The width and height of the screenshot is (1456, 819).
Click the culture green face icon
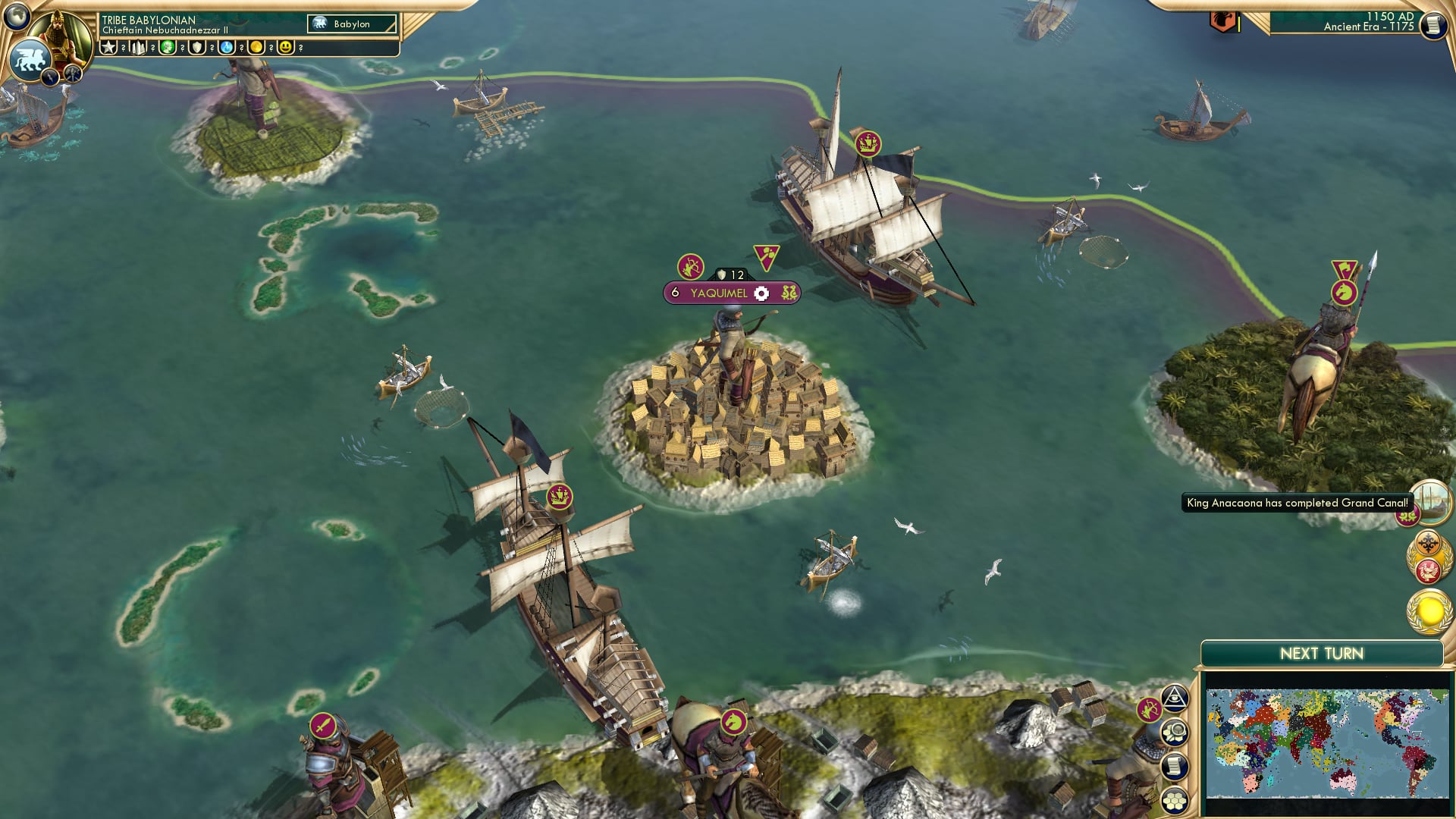coord(166,47)
